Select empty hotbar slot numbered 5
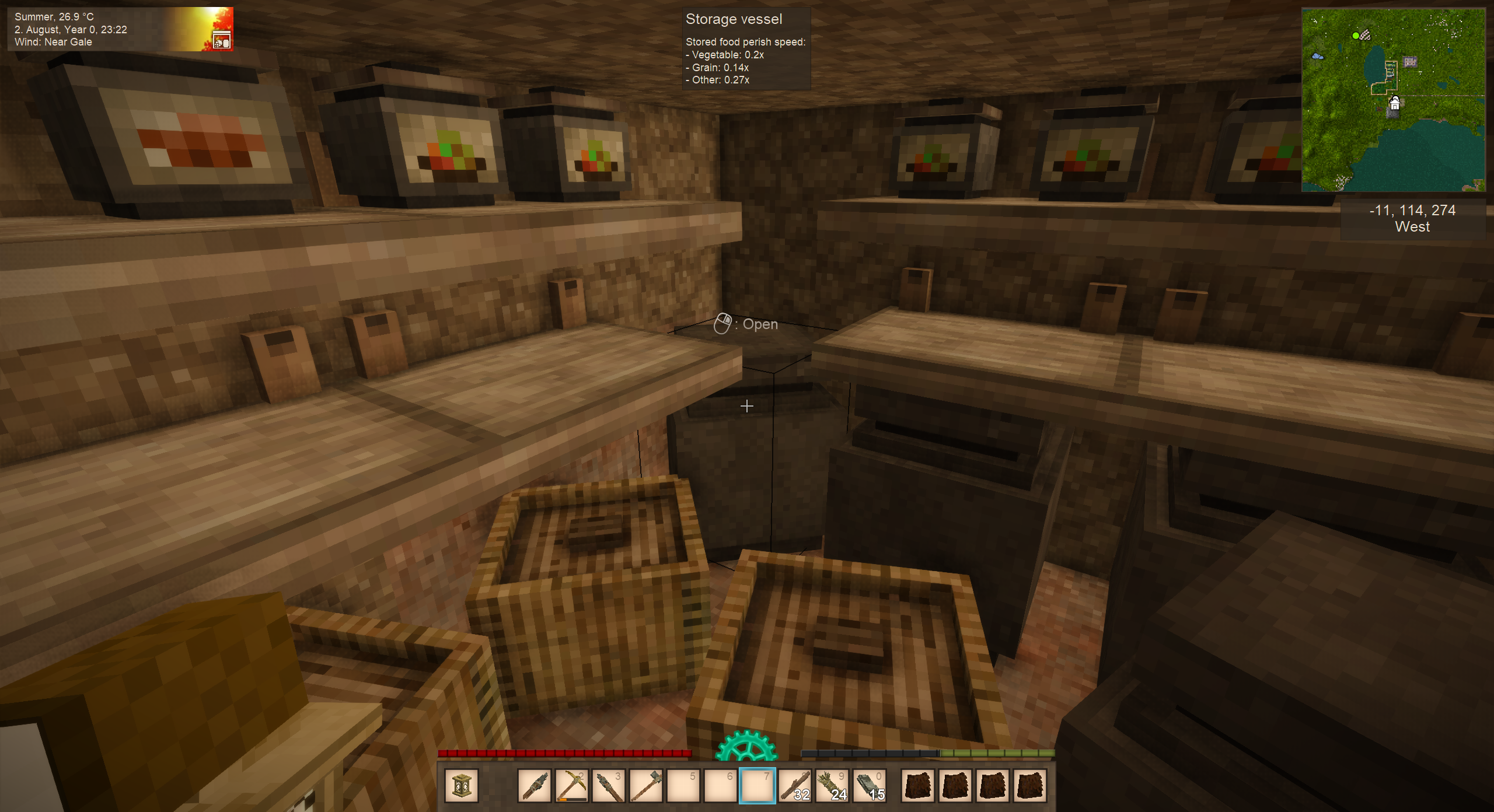 [x=683, y=786]
